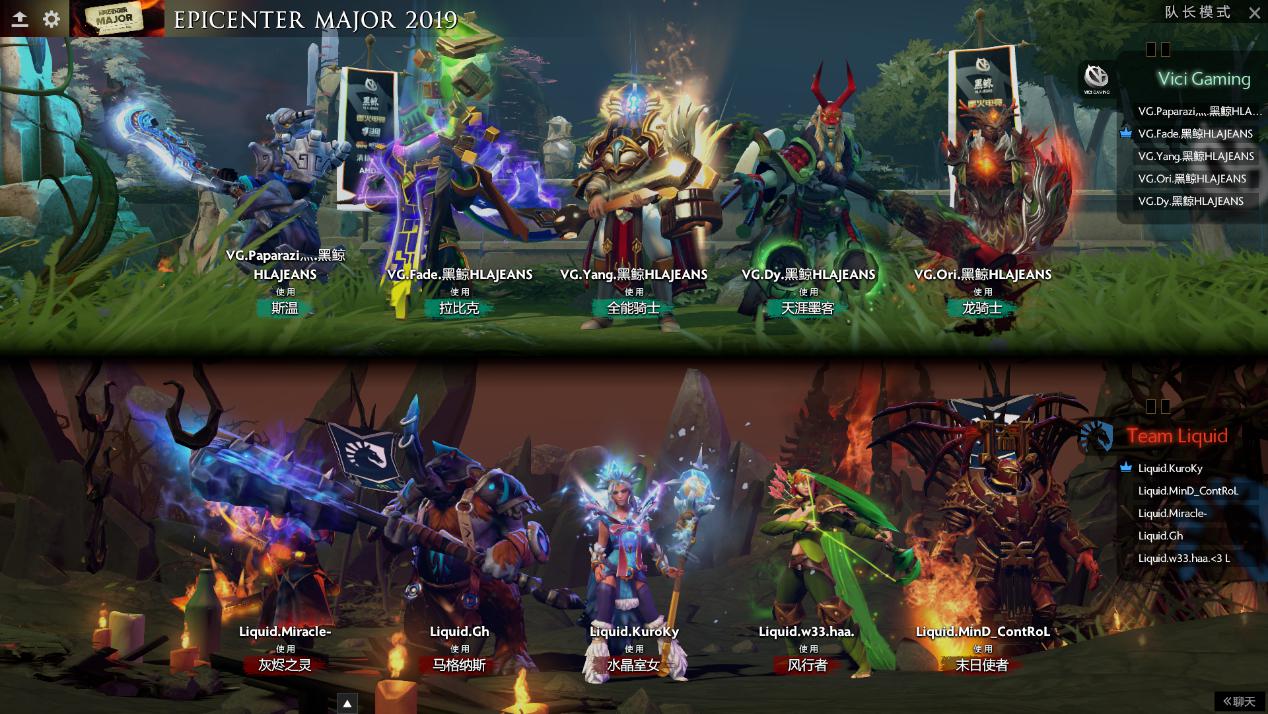Choose Liquid.MinD_ContRoL from the team list
Viewport: 1268px width, 714px height.
click(1187, 491)
